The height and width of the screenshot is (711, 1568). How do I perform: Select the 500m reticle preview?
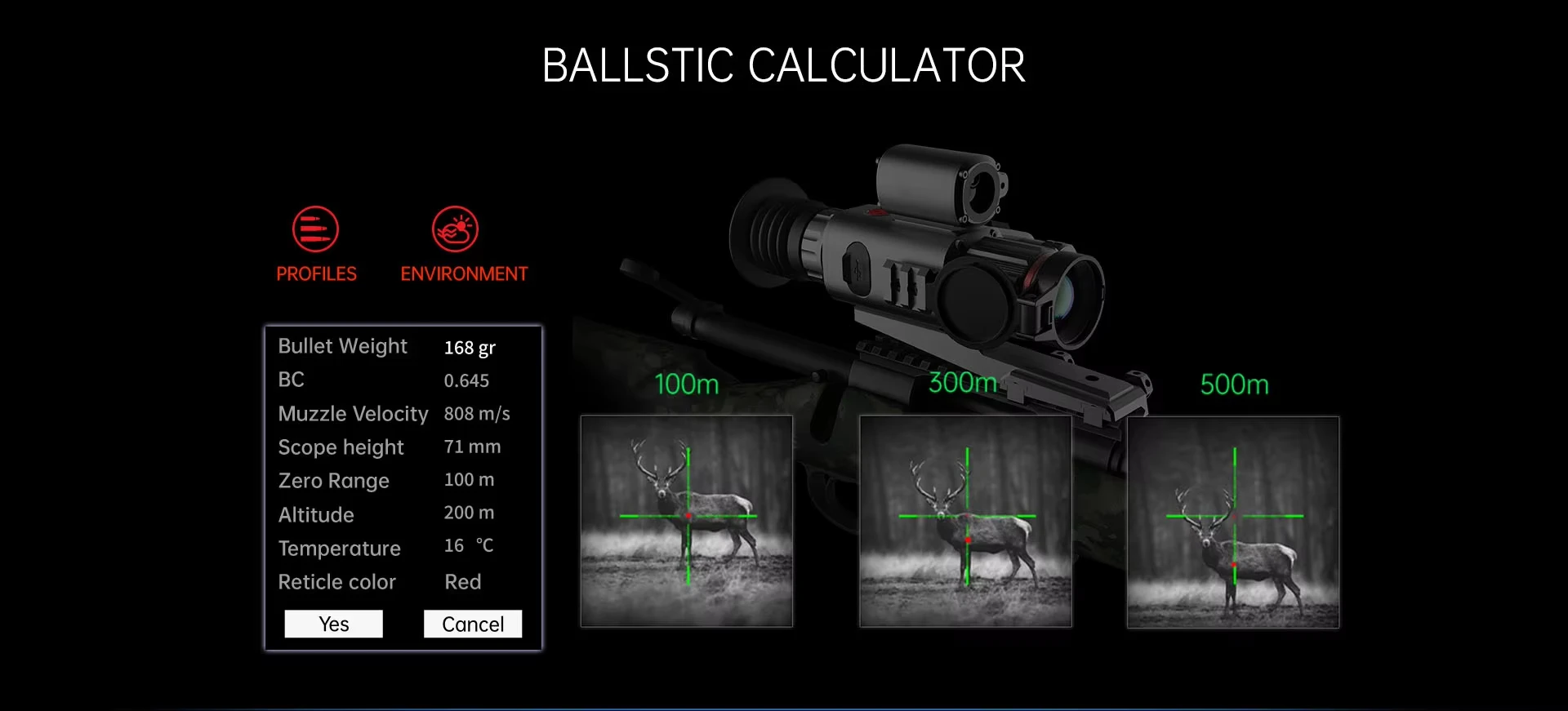coord(1233,521)
